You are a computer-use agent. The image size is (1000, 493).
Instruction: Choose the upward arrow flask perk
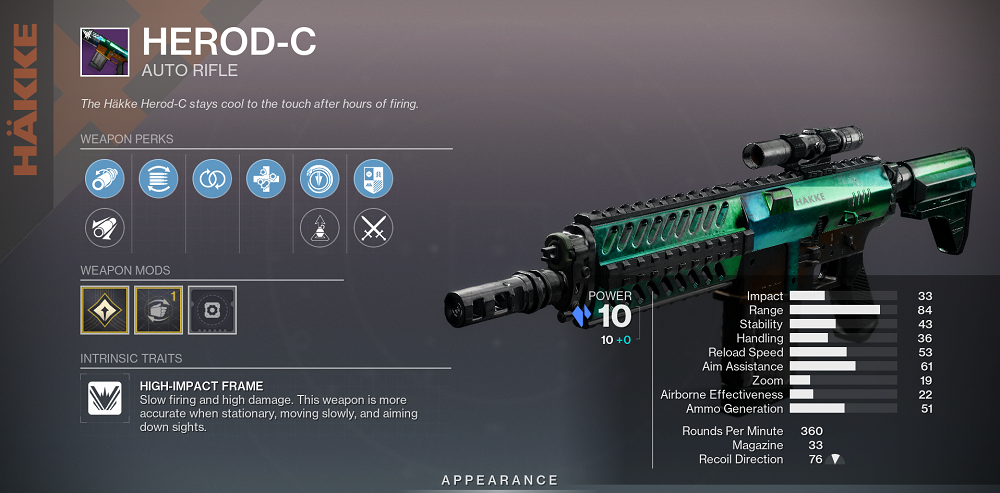click(x=320, y=229)
